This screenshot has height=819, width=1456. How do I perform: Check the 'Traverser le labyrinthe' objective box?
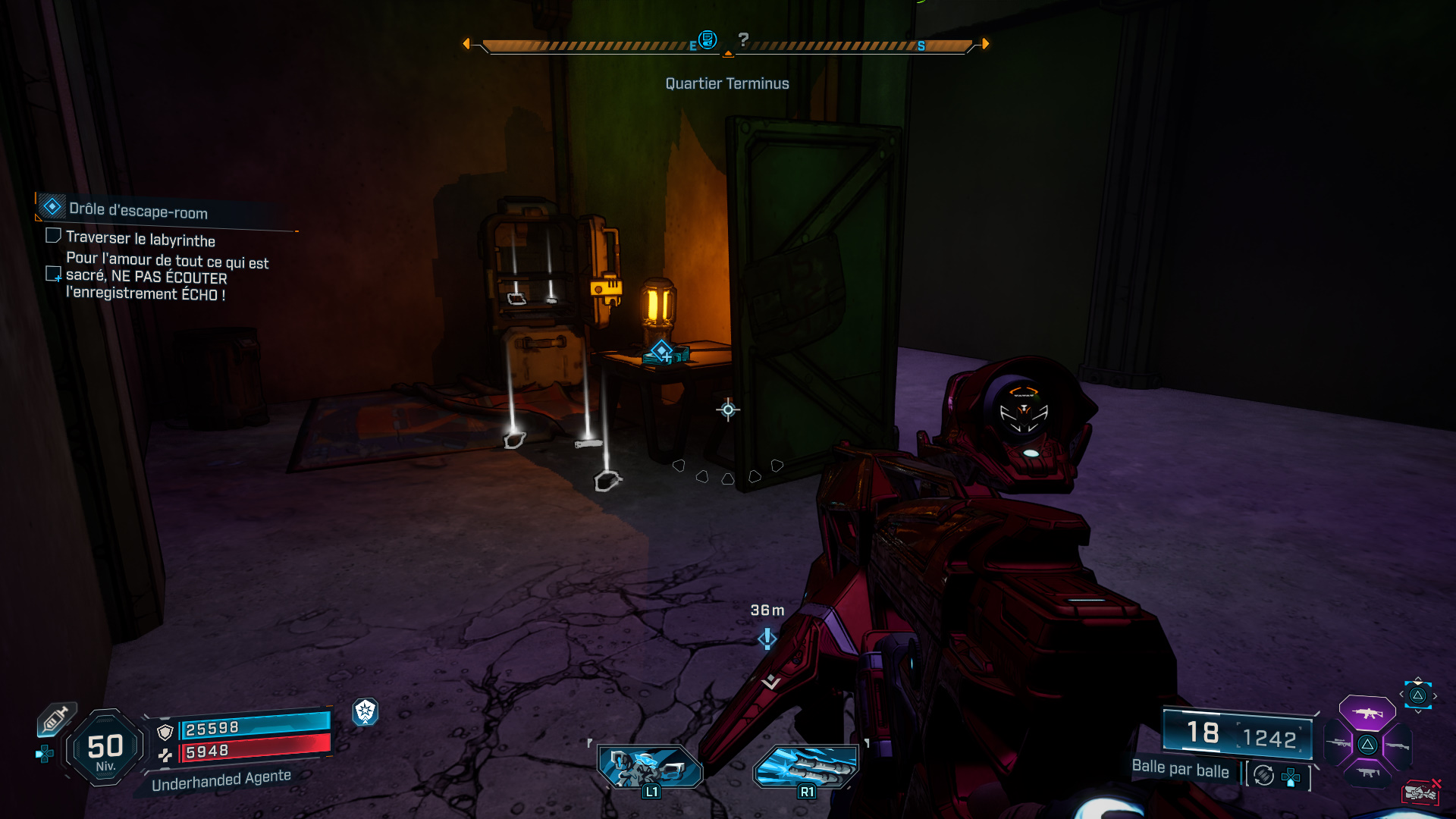[53, 235]
